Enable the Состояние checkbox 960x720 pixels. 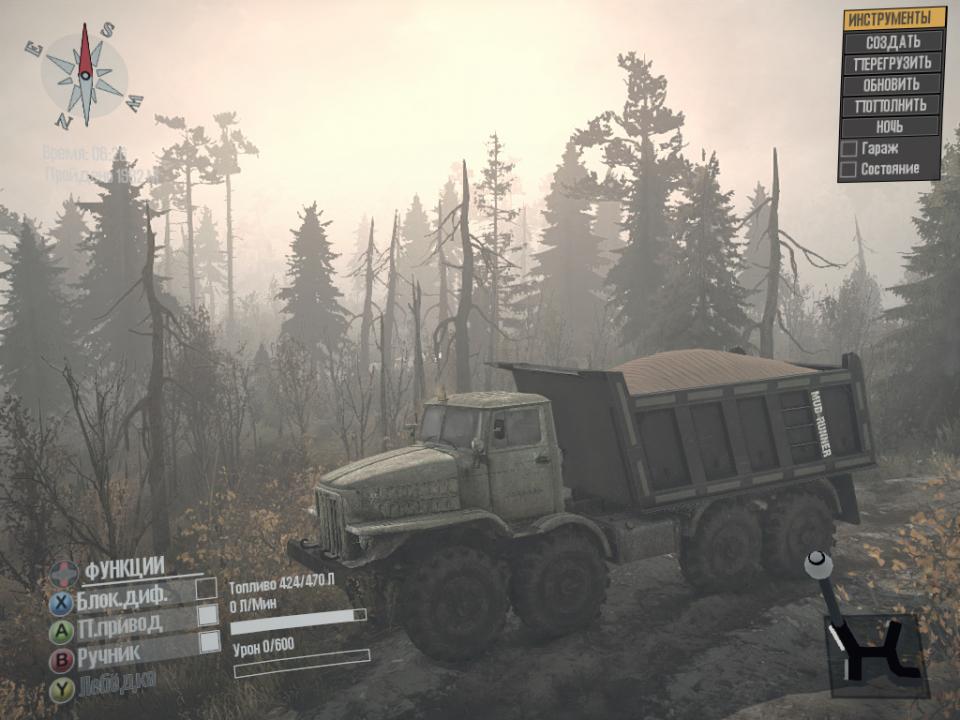click(x=848, y=170)
